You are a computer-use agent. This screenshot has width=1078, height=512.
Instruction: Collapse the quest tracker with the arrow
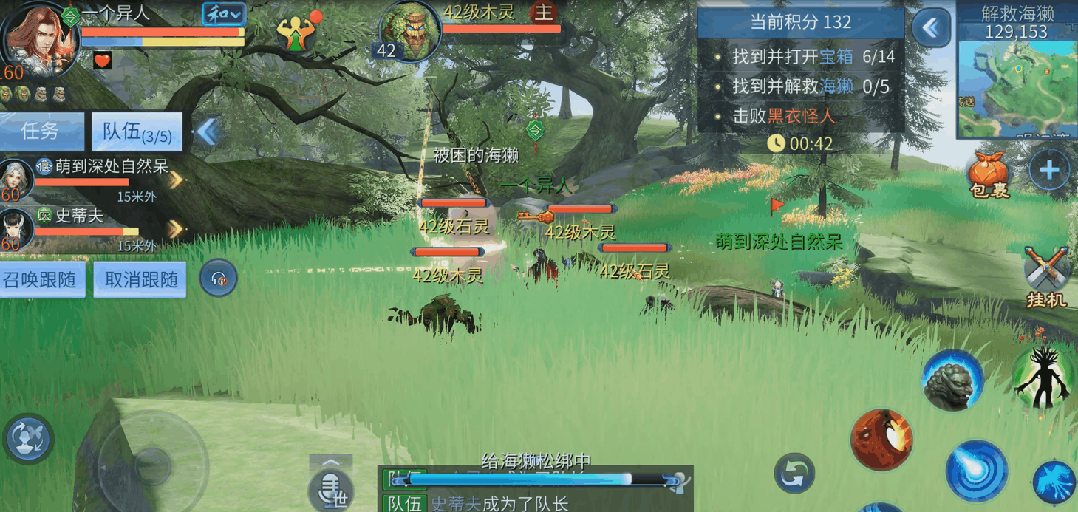931,28
